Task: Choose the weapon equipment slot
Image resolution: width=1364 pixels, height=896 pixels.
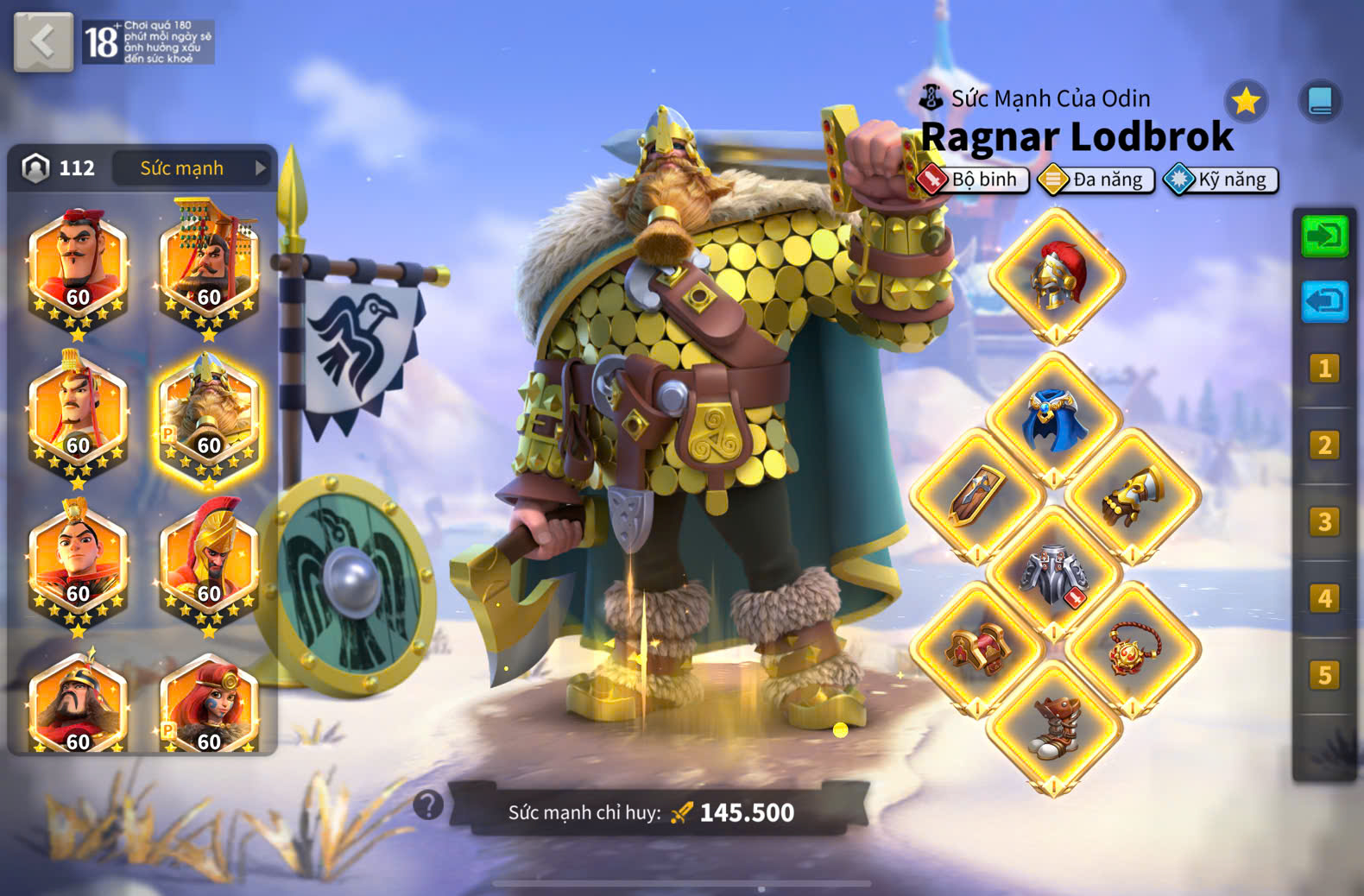Action: tap(977, 496)
